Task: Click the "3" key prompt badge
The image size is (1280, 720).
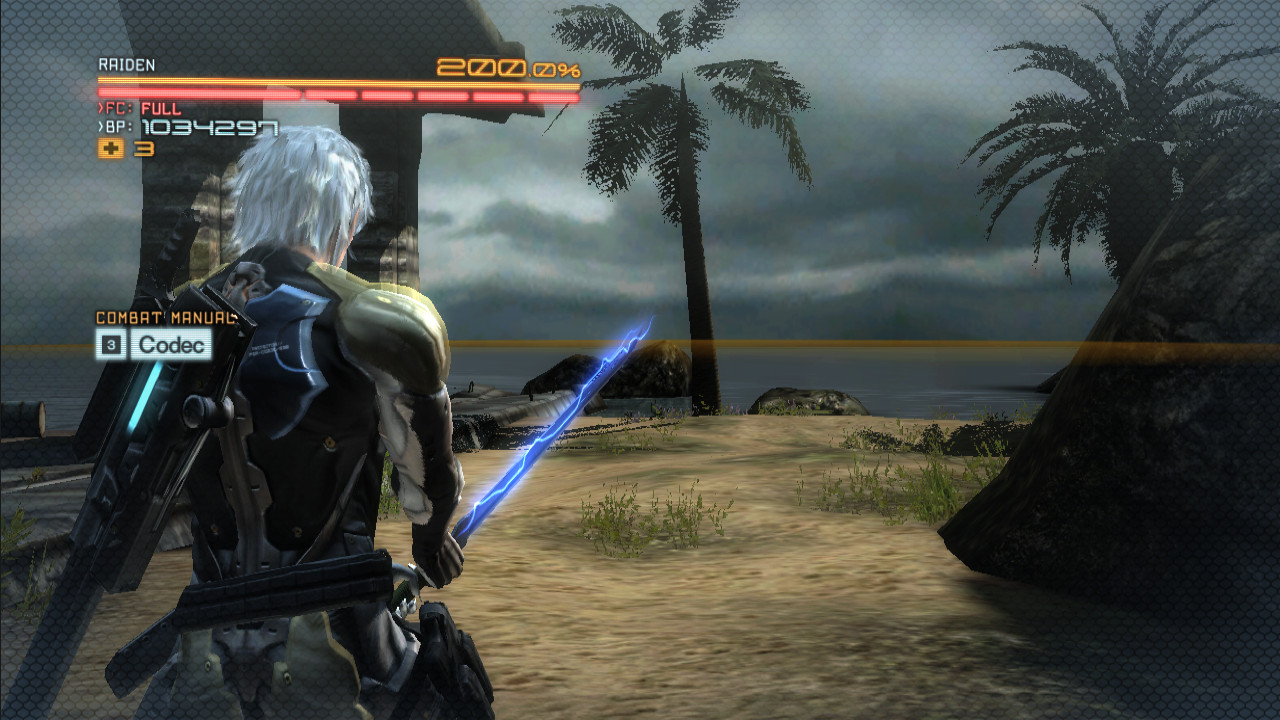Action: coord(112,343)
